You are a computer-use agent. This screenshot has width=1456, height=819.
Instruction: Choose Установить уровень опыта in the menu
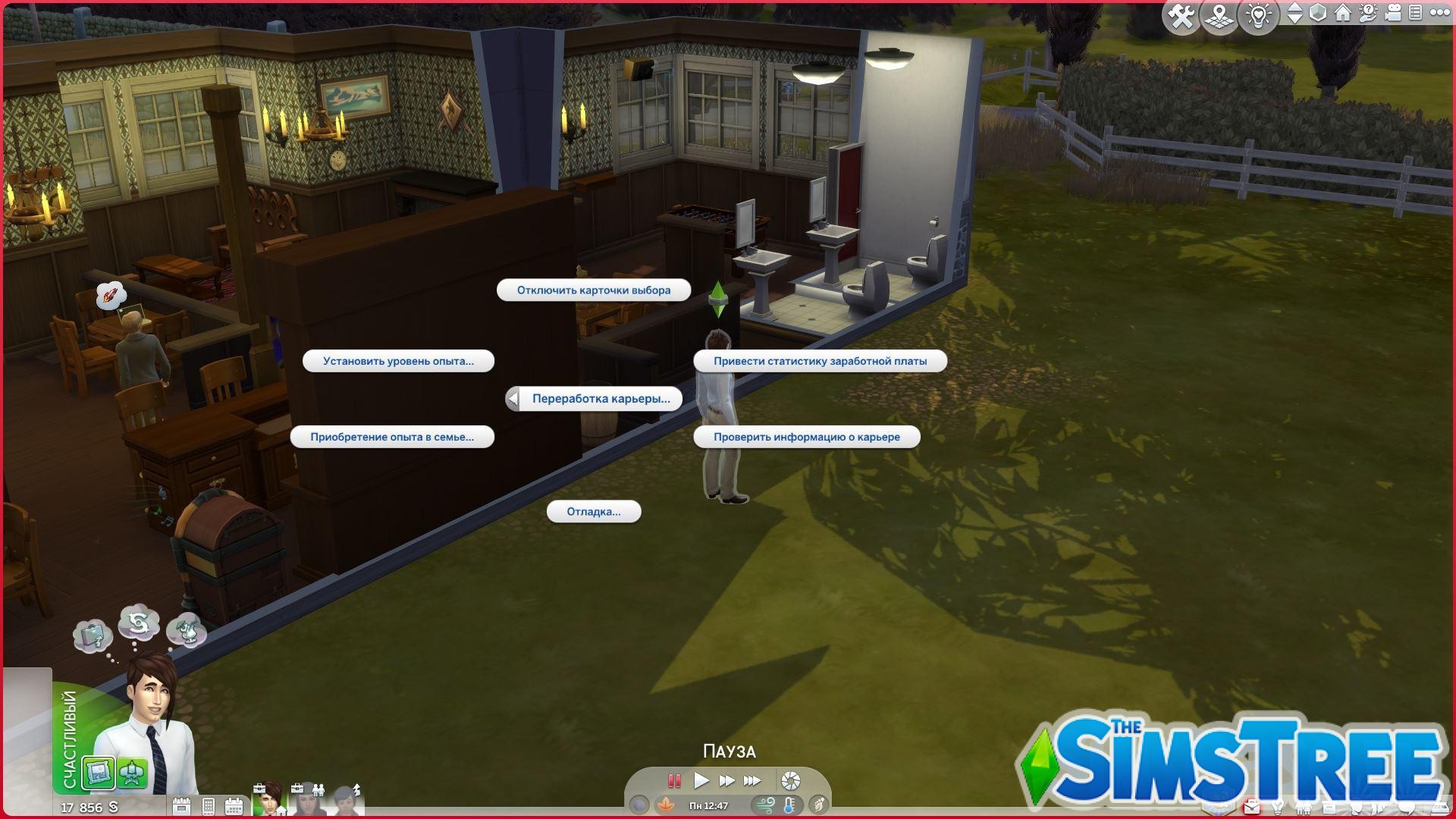(398, 360)
